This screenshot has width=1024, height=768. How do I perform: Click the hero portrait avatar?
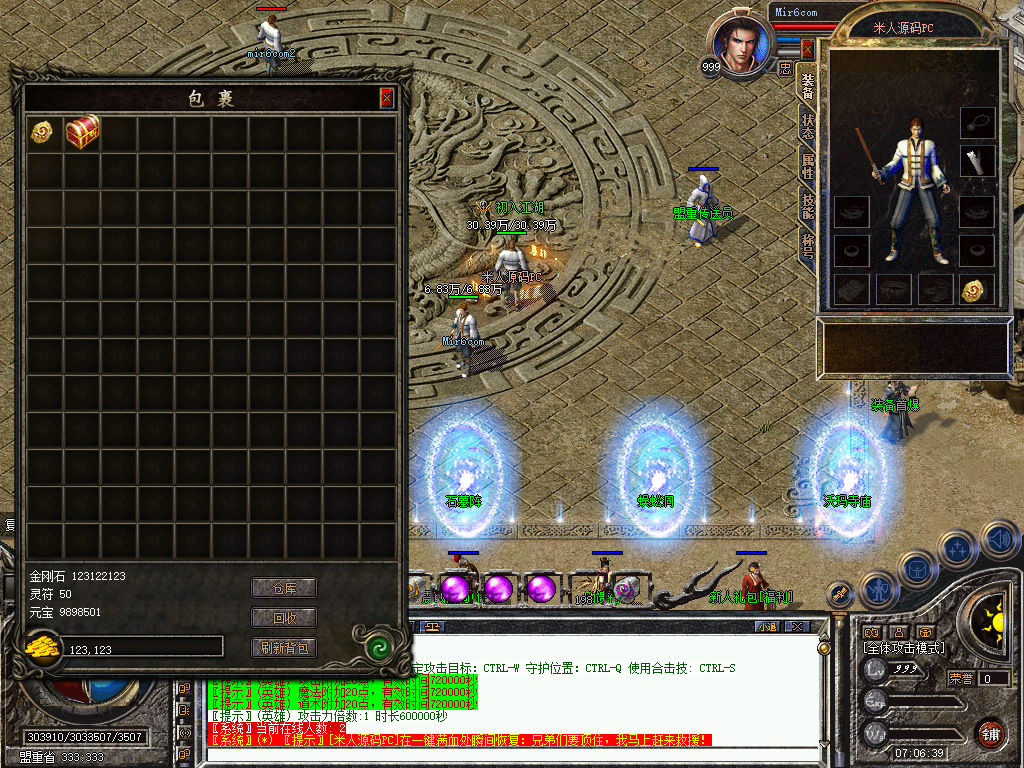(740, 45)
